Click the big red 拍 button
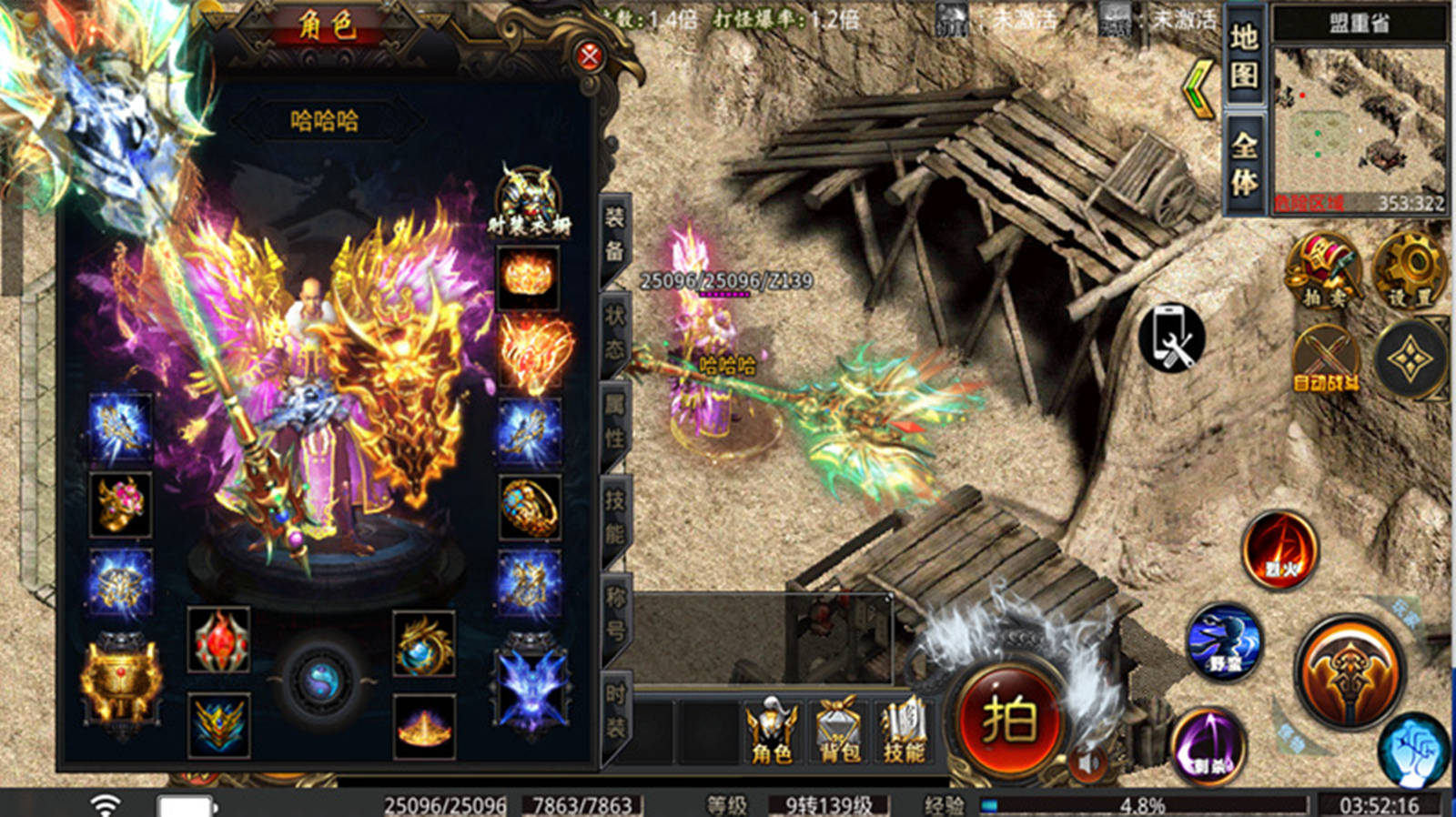The image size is (1456, 817). pos(1008,721)
